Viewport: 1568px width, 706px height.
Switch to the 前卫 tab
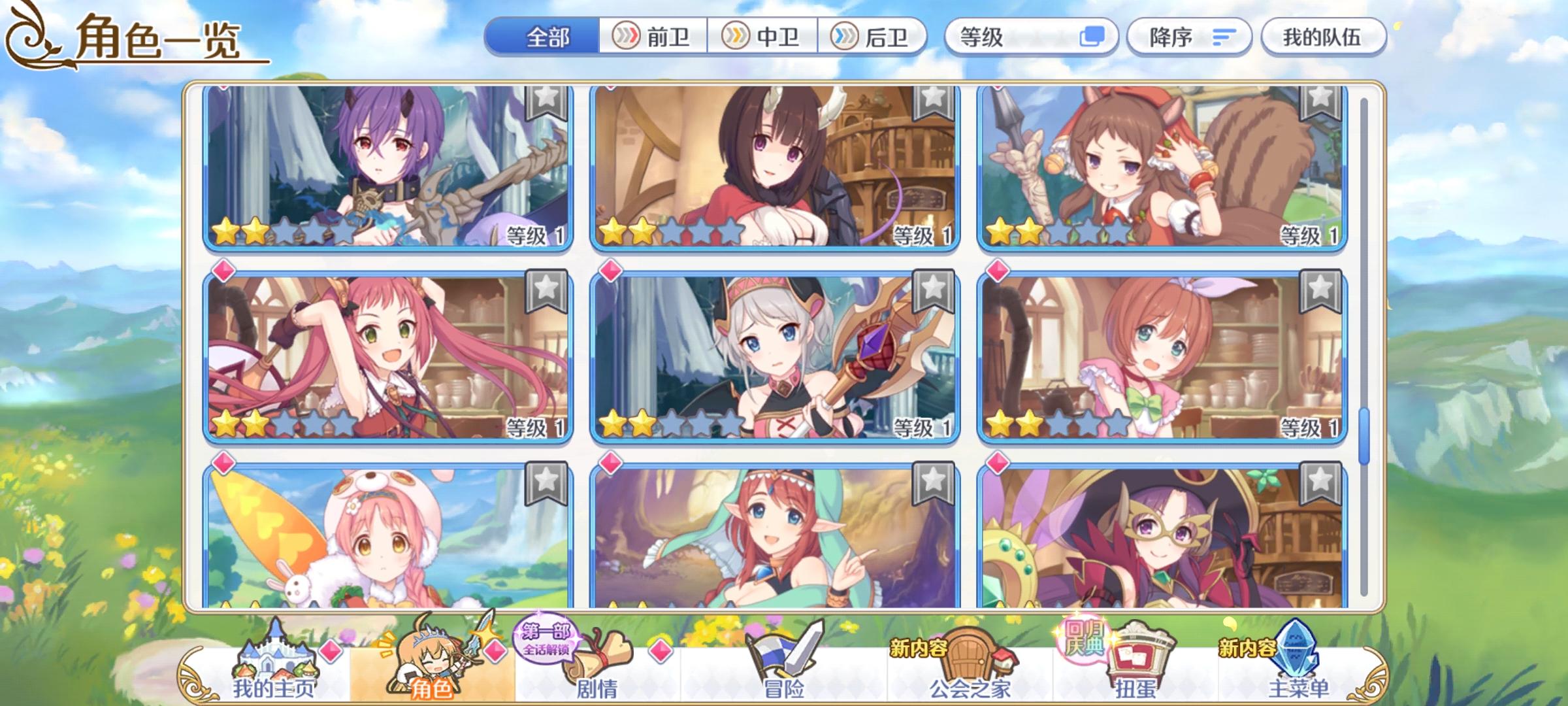[x=651, y=38]
